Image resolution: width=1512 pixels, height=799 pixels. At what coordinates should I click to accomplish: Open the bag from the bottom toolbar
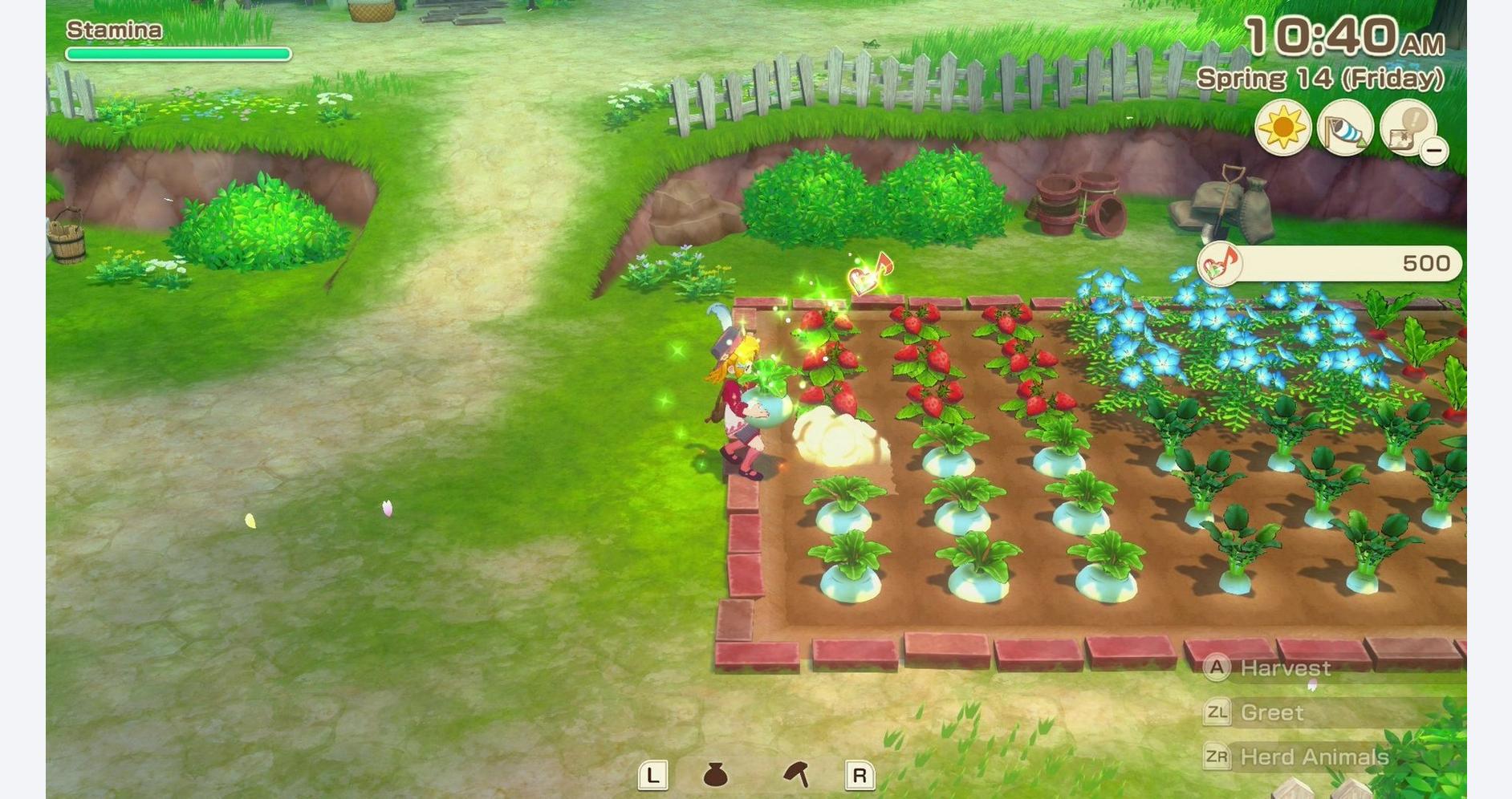coord(715,775)
